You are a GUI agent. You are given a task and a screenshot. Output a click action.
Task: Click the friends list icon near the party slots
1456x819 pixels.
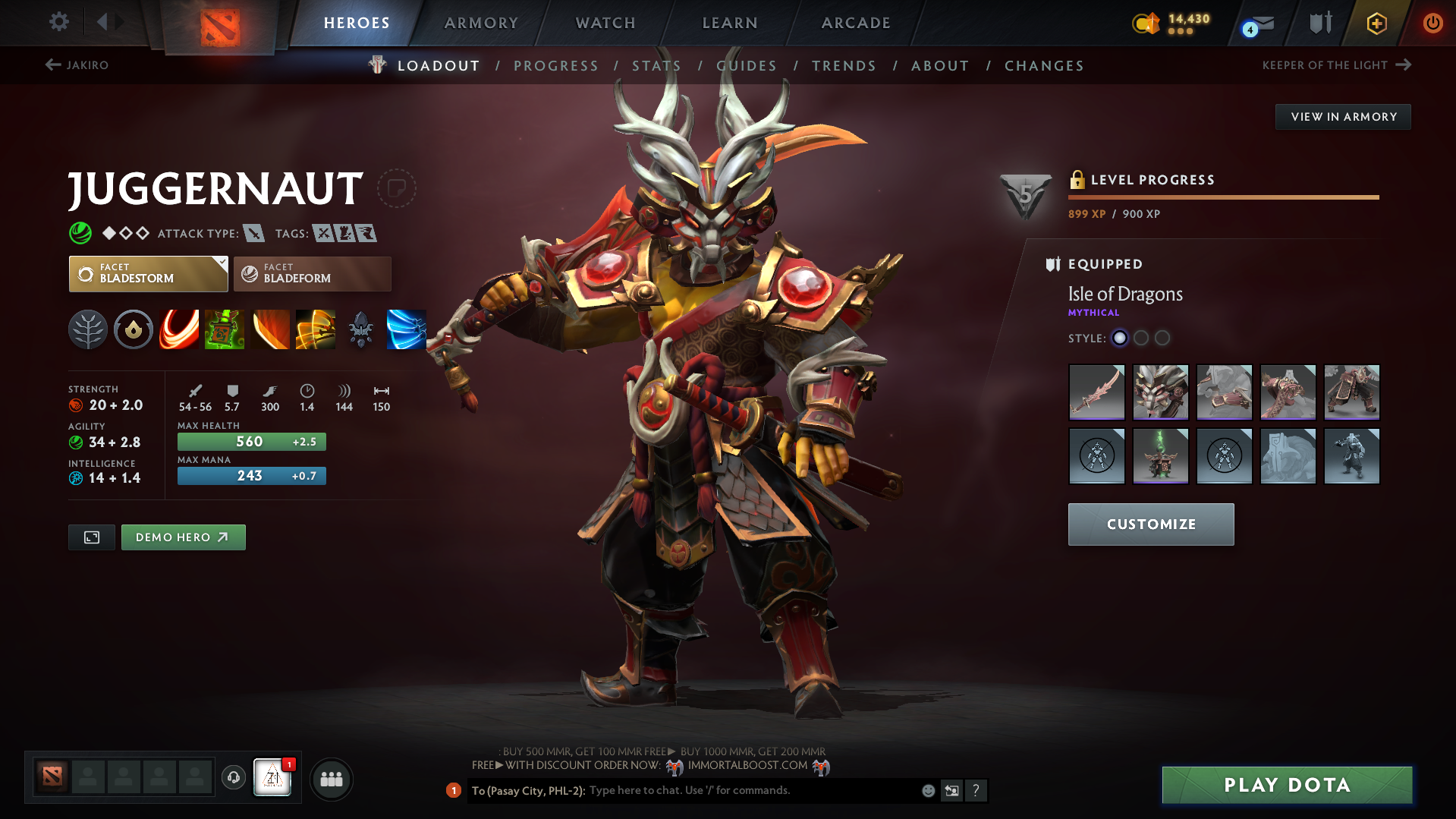point(331,779)
